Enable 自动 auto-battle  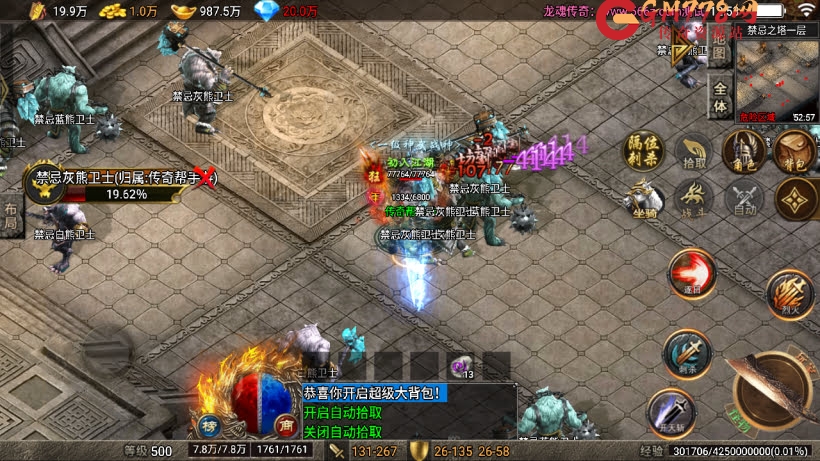[x=741, y=197]
